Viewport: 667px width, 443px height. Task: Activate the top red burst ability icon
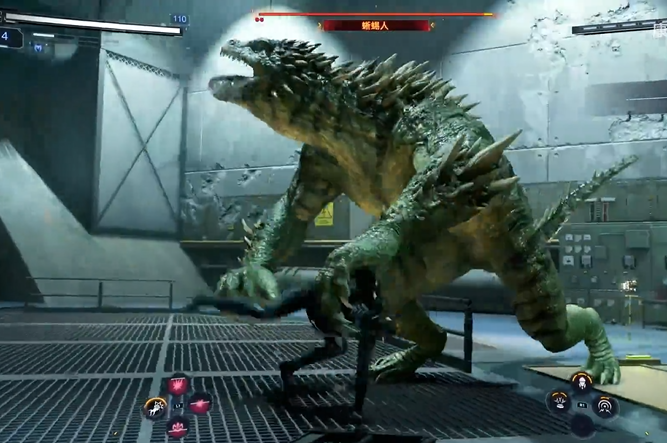(178, 385)
